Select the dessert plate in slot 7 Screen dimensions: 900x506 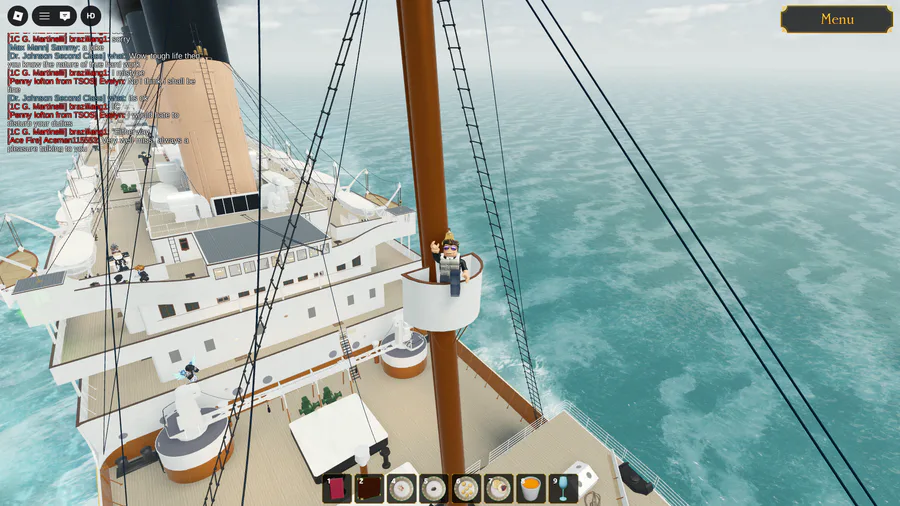pos(498,488)
